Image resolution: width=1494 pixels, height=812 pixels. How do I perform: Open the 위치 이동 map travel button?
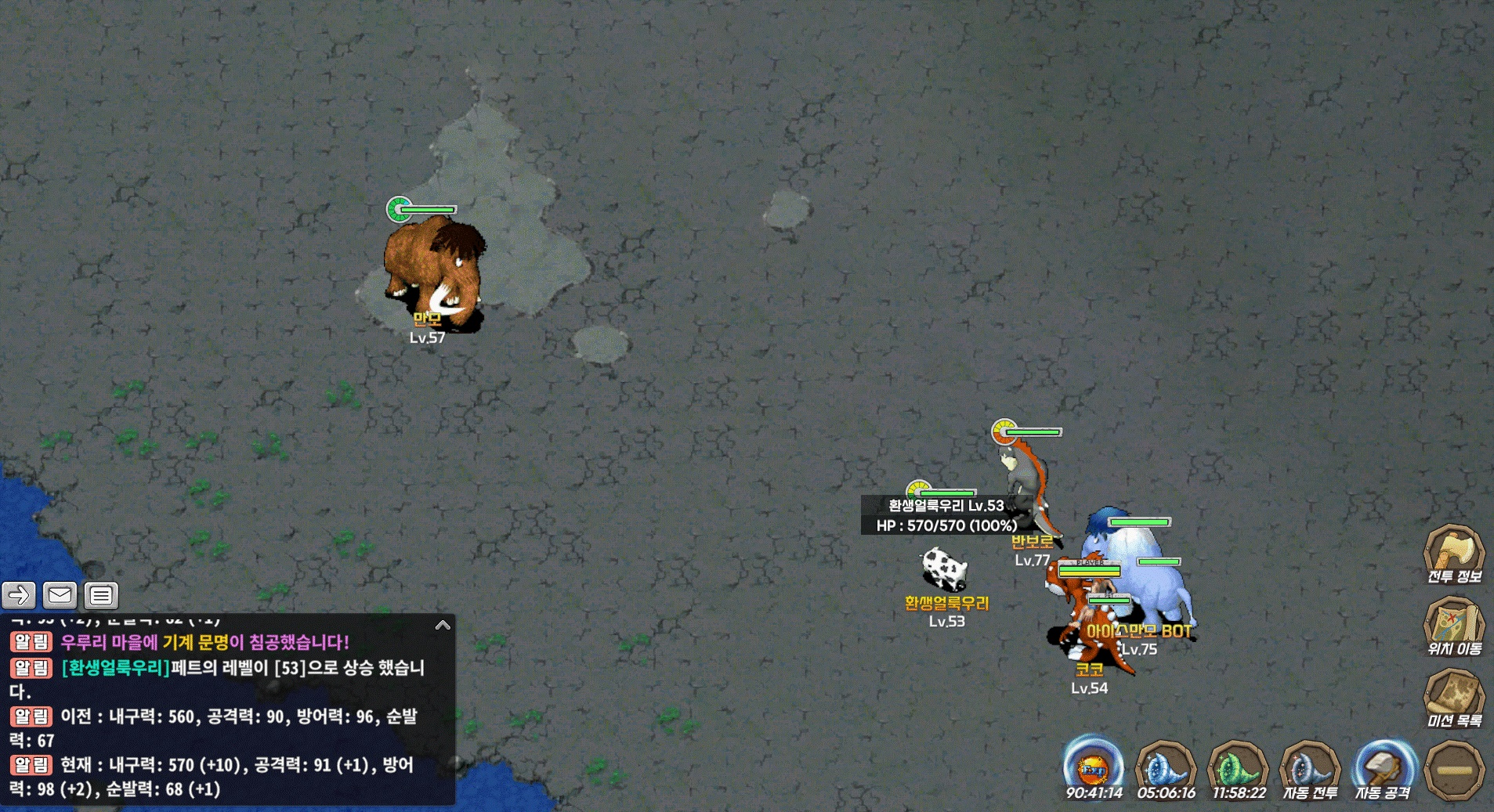(1453, 626)
